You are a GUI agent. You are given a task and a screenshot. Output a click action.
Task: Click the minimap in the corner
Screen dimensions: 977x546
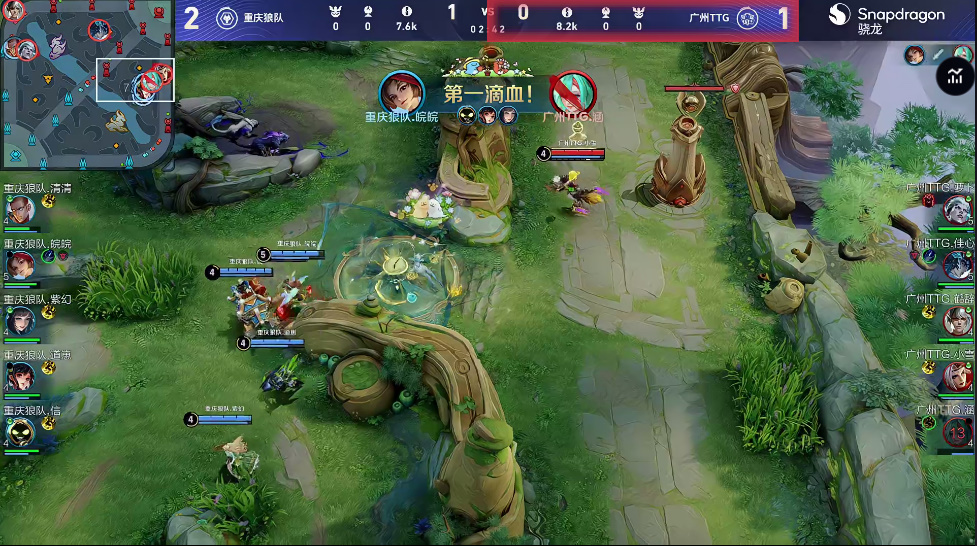click(x=89, y=87)
